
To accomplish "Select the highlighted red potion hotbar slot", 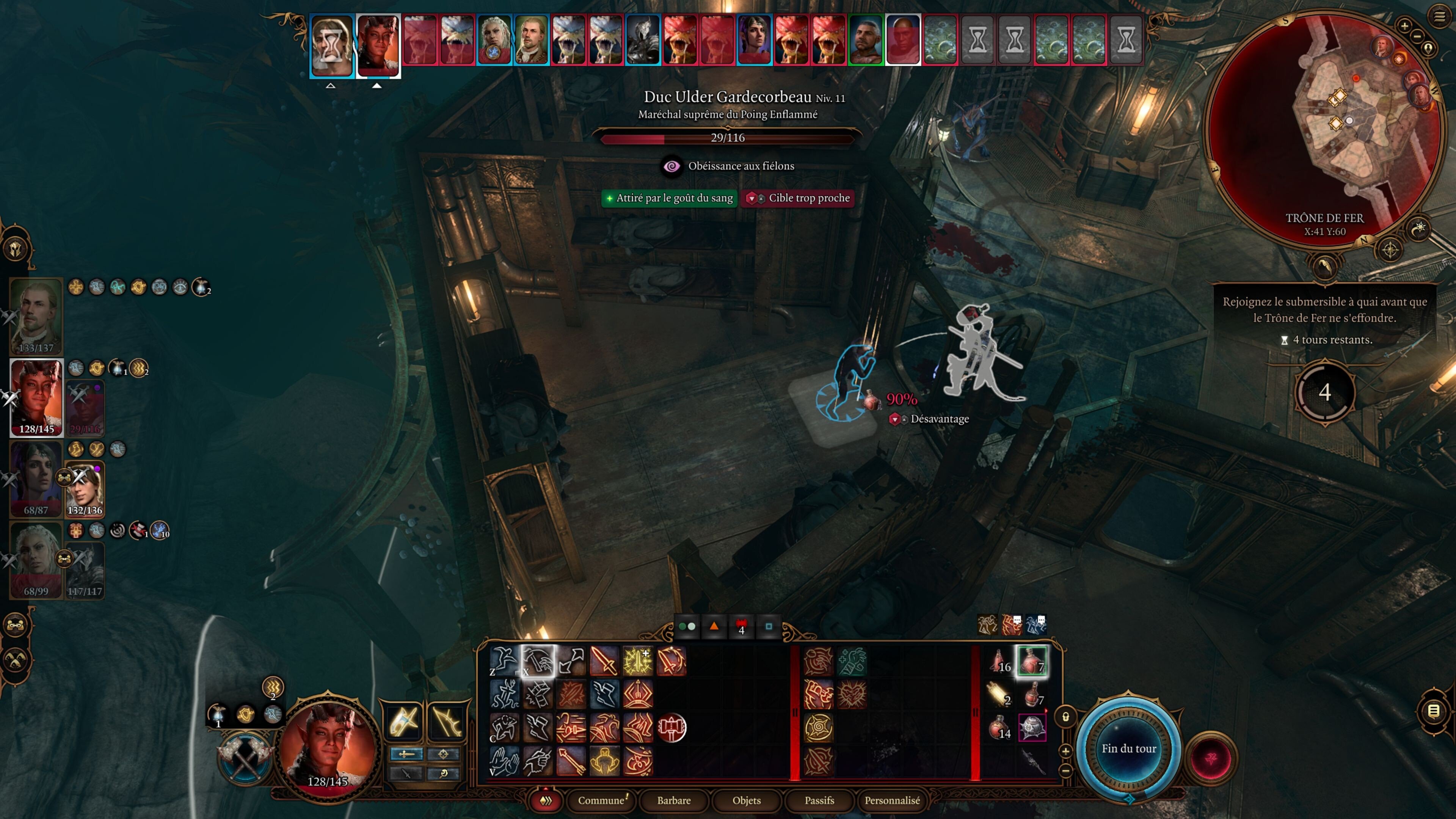I will pyautogui.click(x=1032, y=660).
